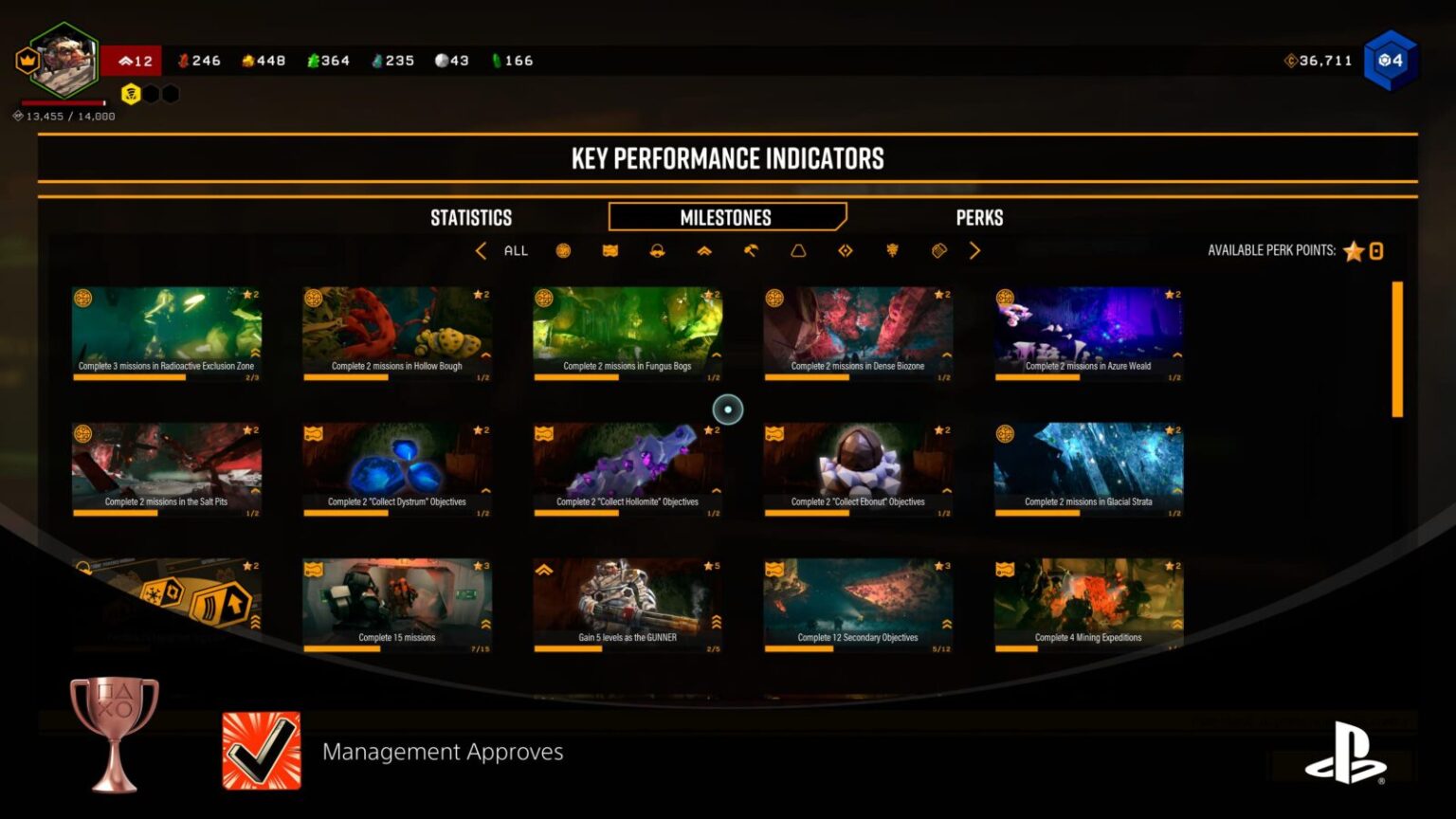Select the pickaxe mining filter icon
Viewport: 1456px width, 819px height.
[751, 250]
